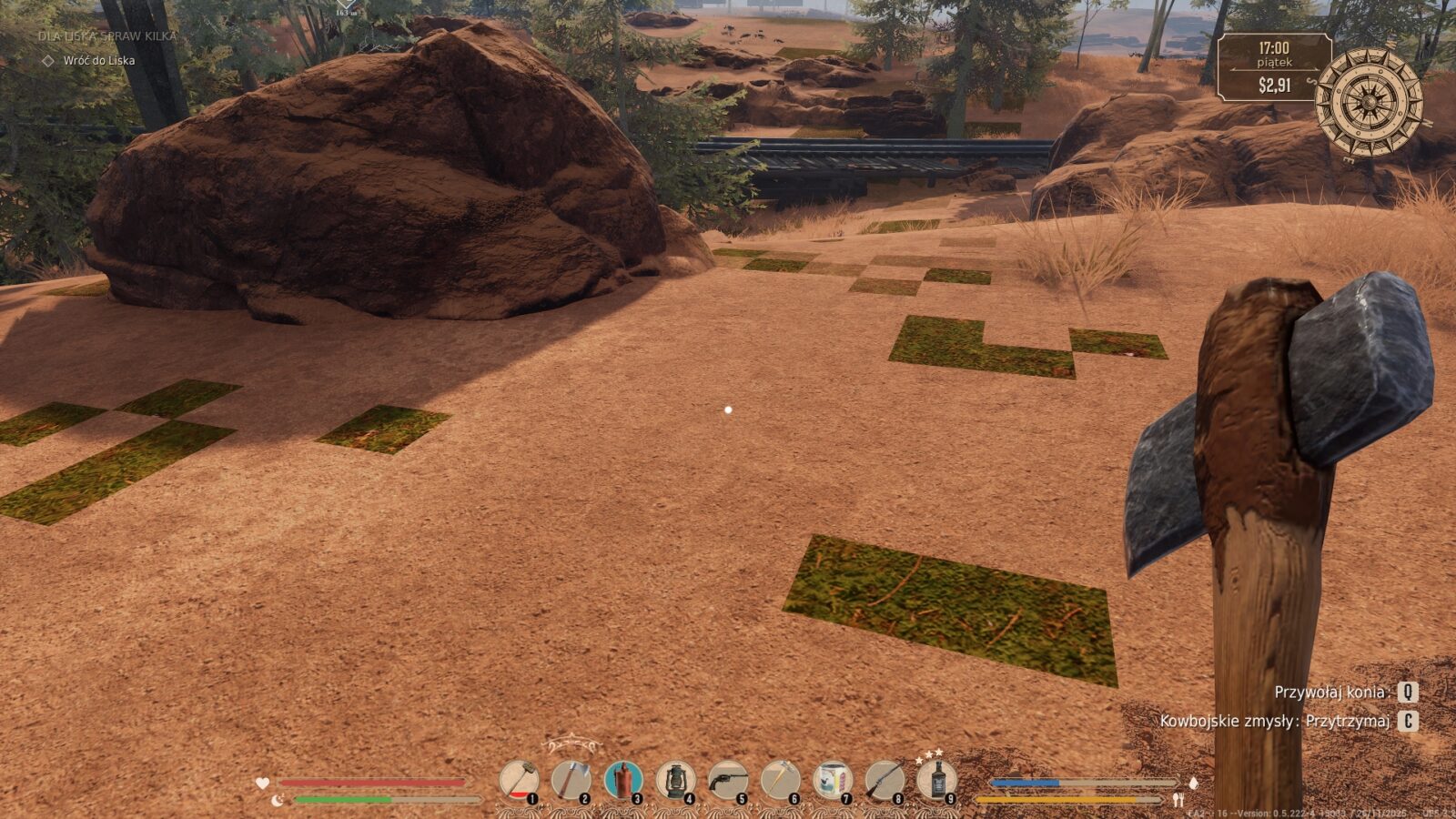Click the time and money panel
The width and height of the screenshot is (1456, 819).
point(1274,67)
